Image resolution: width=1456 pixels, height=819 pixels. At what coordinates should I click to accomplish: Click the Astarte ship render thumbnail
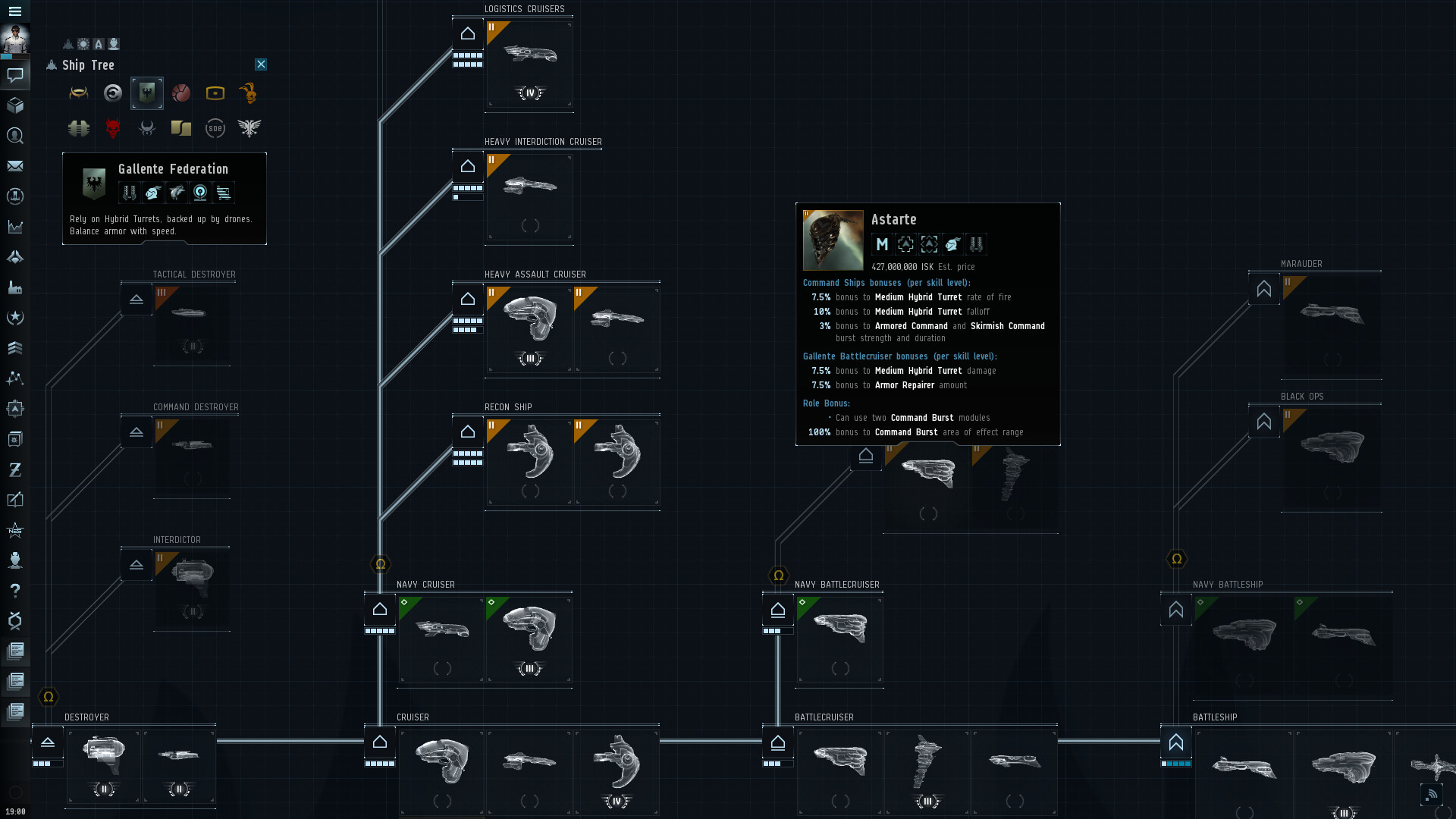coord(833,240)
